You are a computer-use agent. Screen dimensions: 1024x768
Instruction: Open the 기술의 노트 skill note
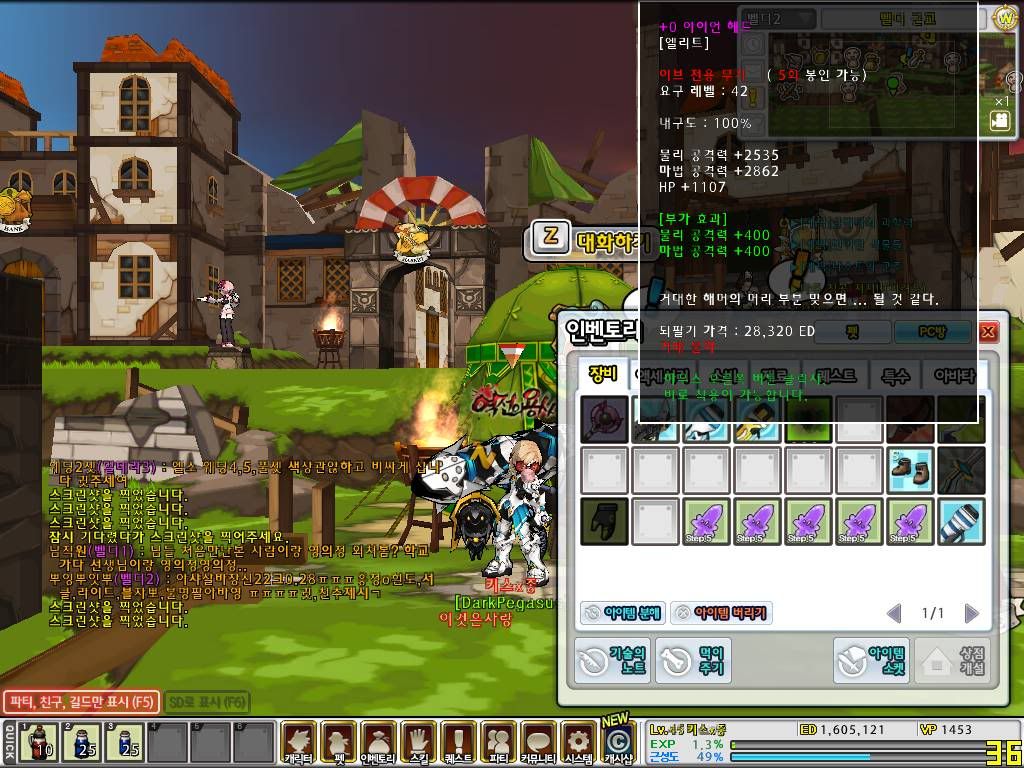(612, 661)
